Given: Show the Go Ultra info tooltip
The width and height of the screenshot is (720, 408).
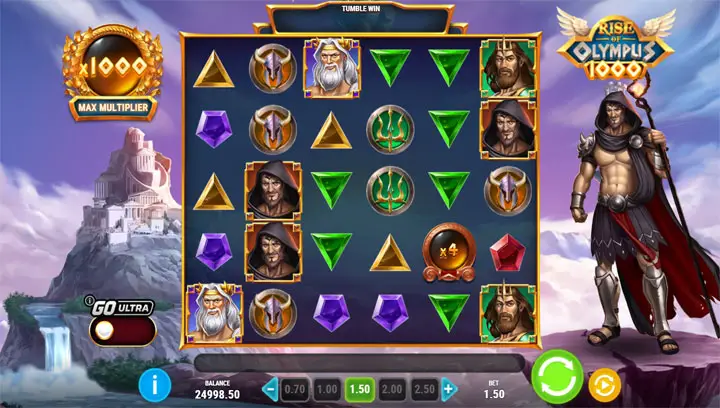Looking at the screenshot, I should point(90,298).
